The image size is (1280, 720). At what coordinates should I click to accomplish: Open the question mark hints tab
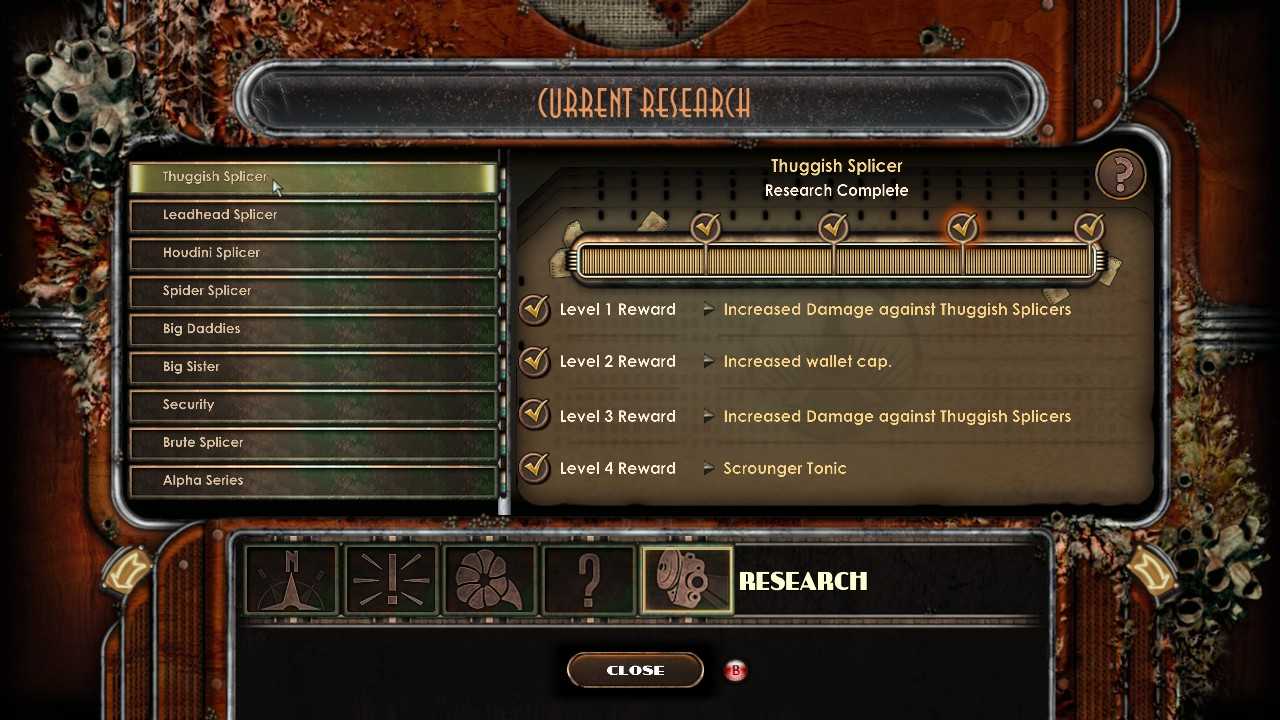click(x=588, y=580)
